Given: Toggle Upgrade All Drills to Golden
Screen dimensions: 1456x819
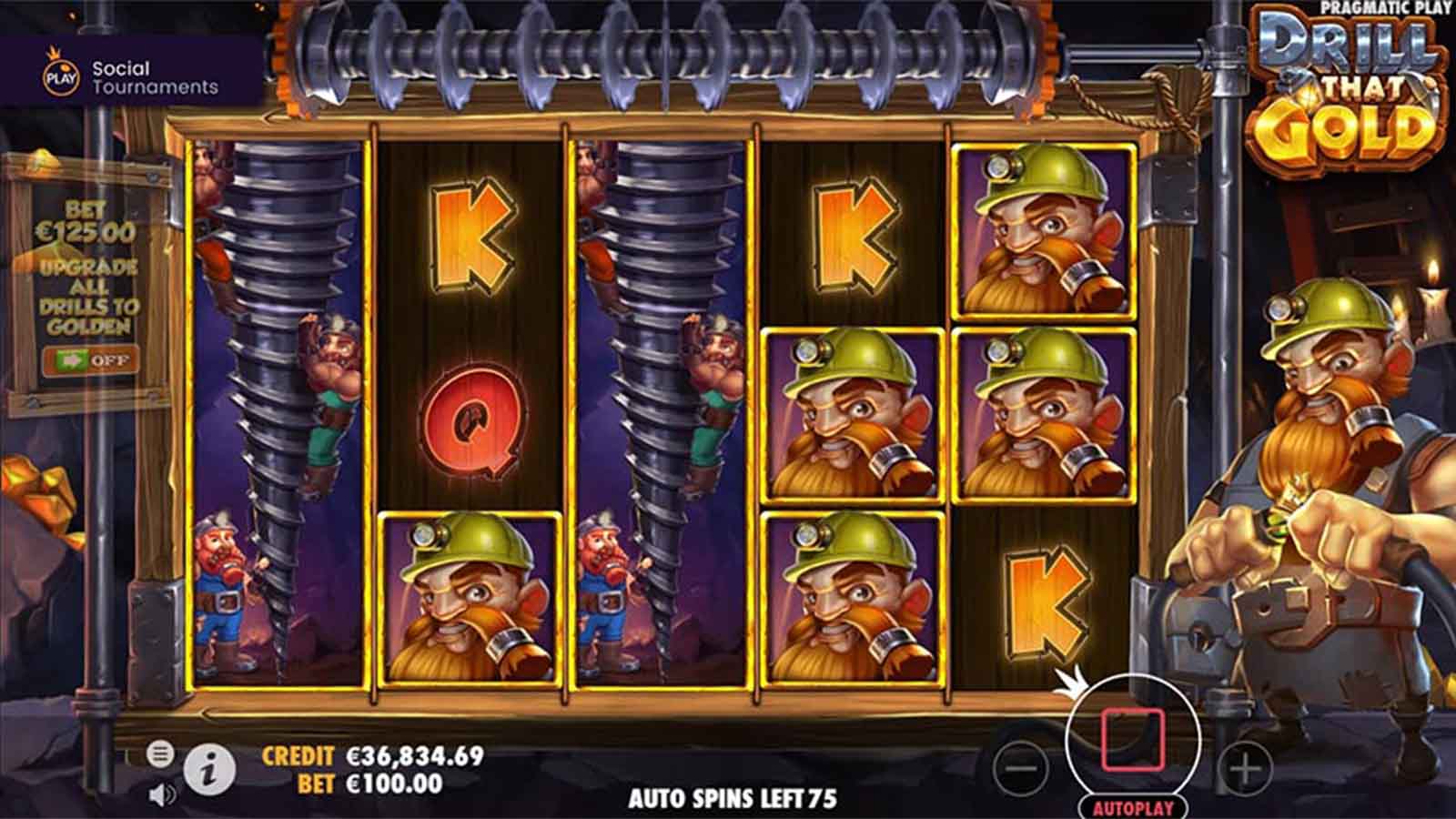Looking at the screenshot, I should coord(90,360).
